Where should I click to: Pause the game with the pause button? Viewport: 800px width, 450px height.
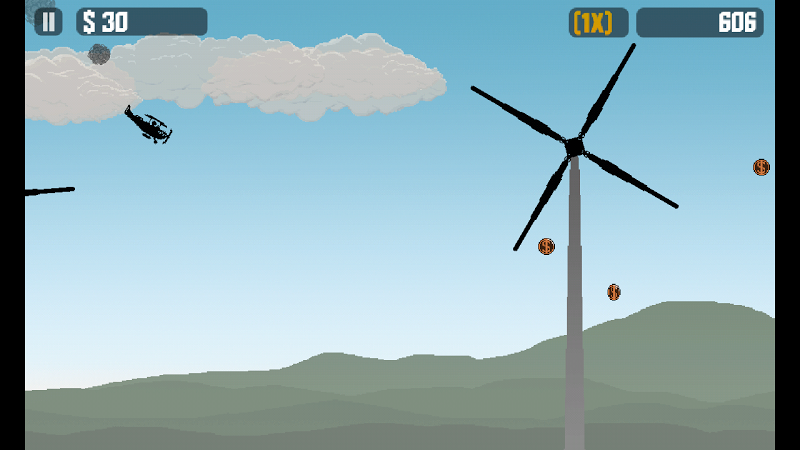point(48,22)
